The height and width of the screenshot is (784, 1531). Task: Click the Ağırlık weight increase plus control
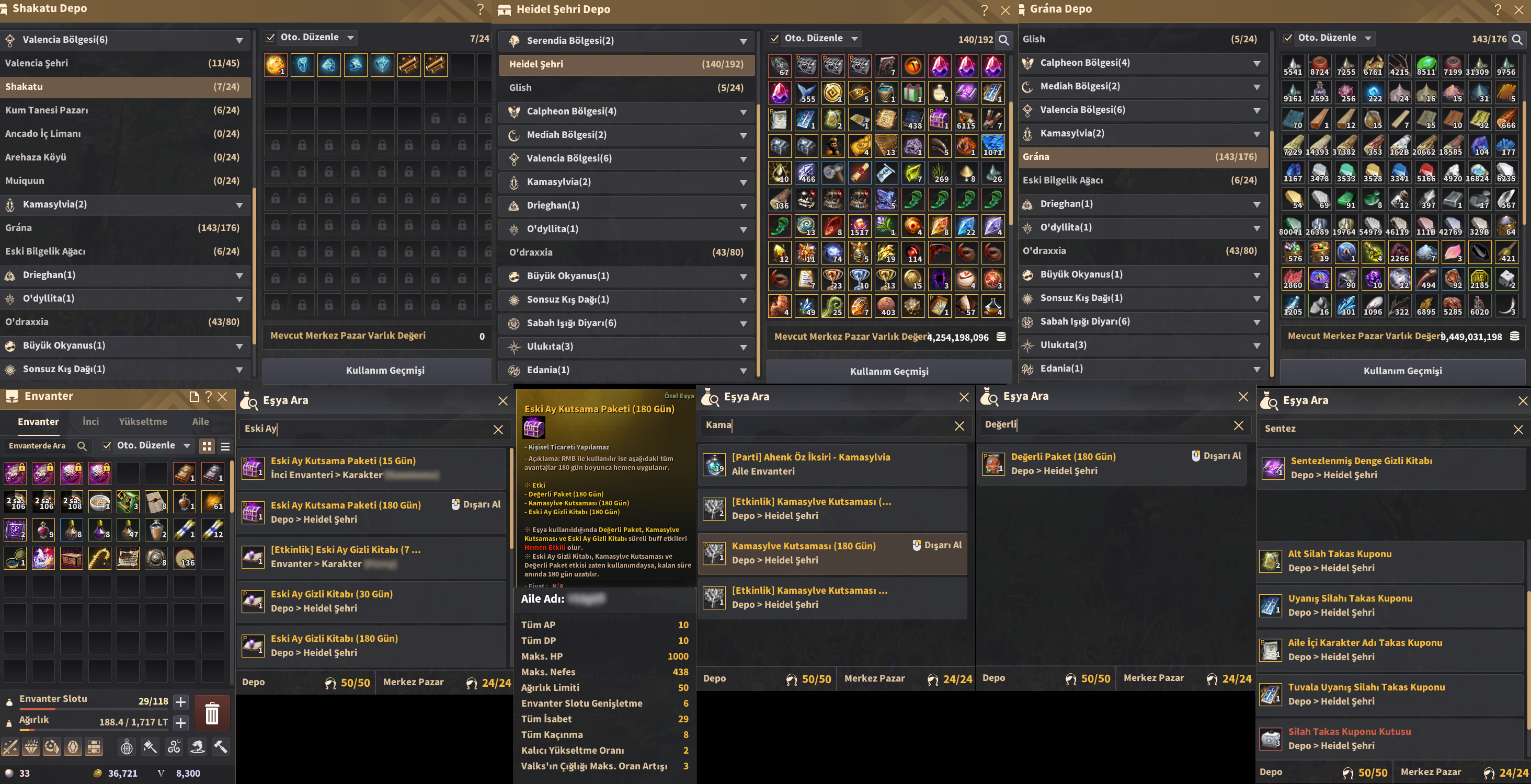(180, 724)
